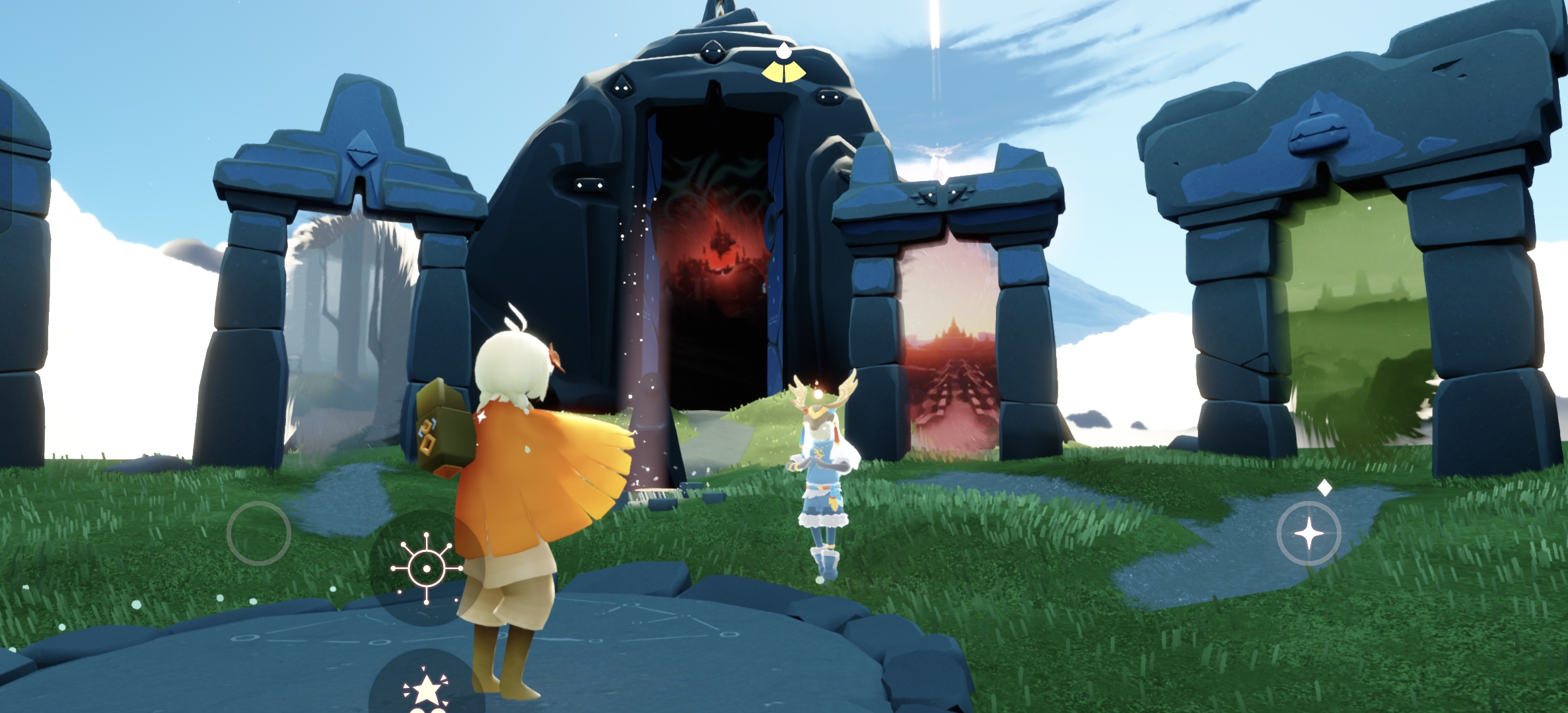1568x713 pixels.
Task: Open the star emote menu
Action: point(425,689)
